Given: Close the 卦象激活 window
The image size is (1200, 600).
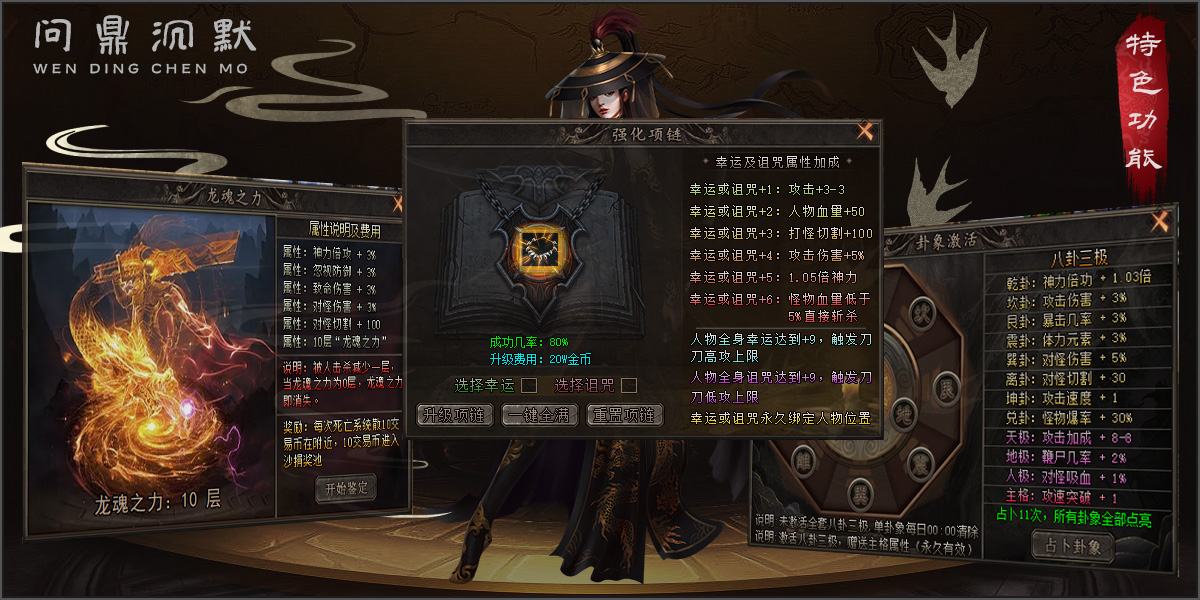Looking at the screenshot, I should point(1159,221).
